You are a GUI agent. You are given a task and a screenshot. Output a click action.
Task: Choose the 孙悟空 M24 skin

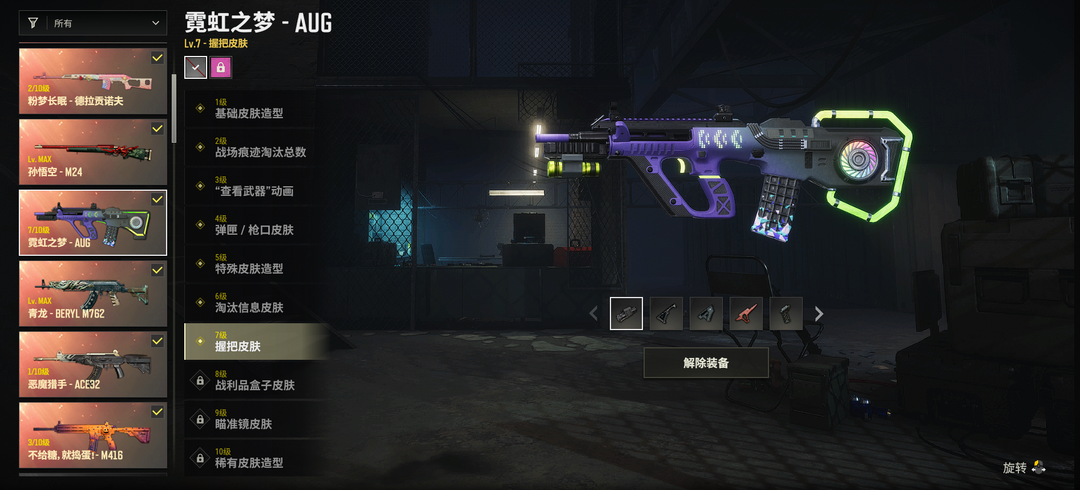coord(93,150)
